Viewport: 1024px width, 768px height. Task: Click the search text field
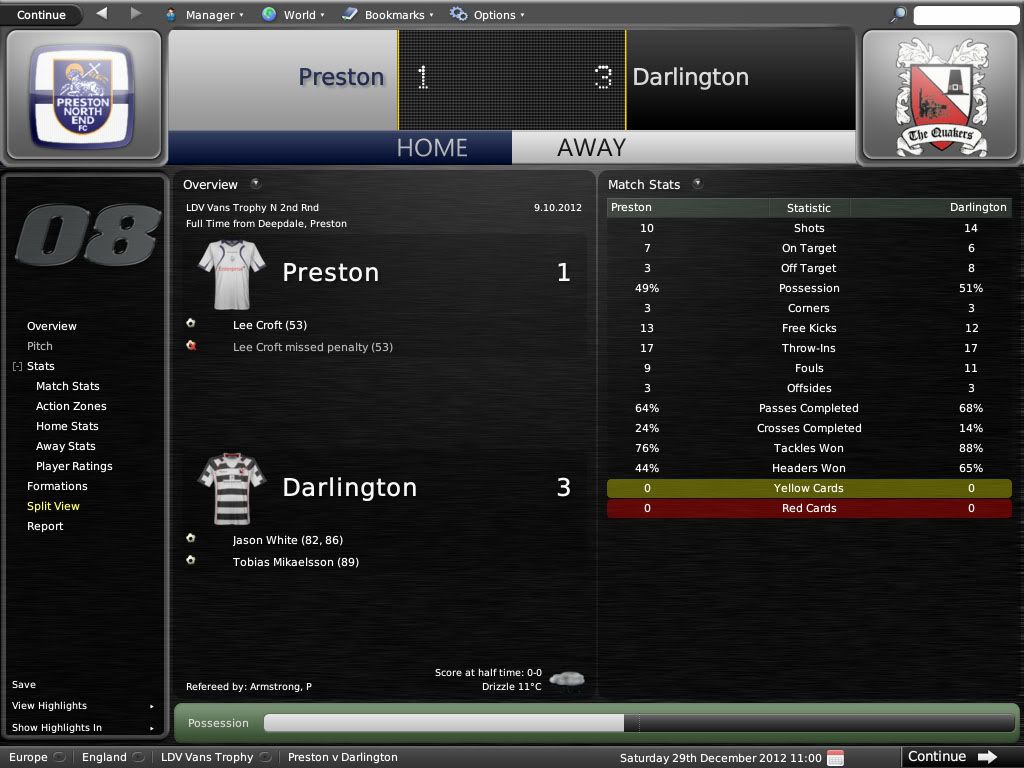click(964, 15)
